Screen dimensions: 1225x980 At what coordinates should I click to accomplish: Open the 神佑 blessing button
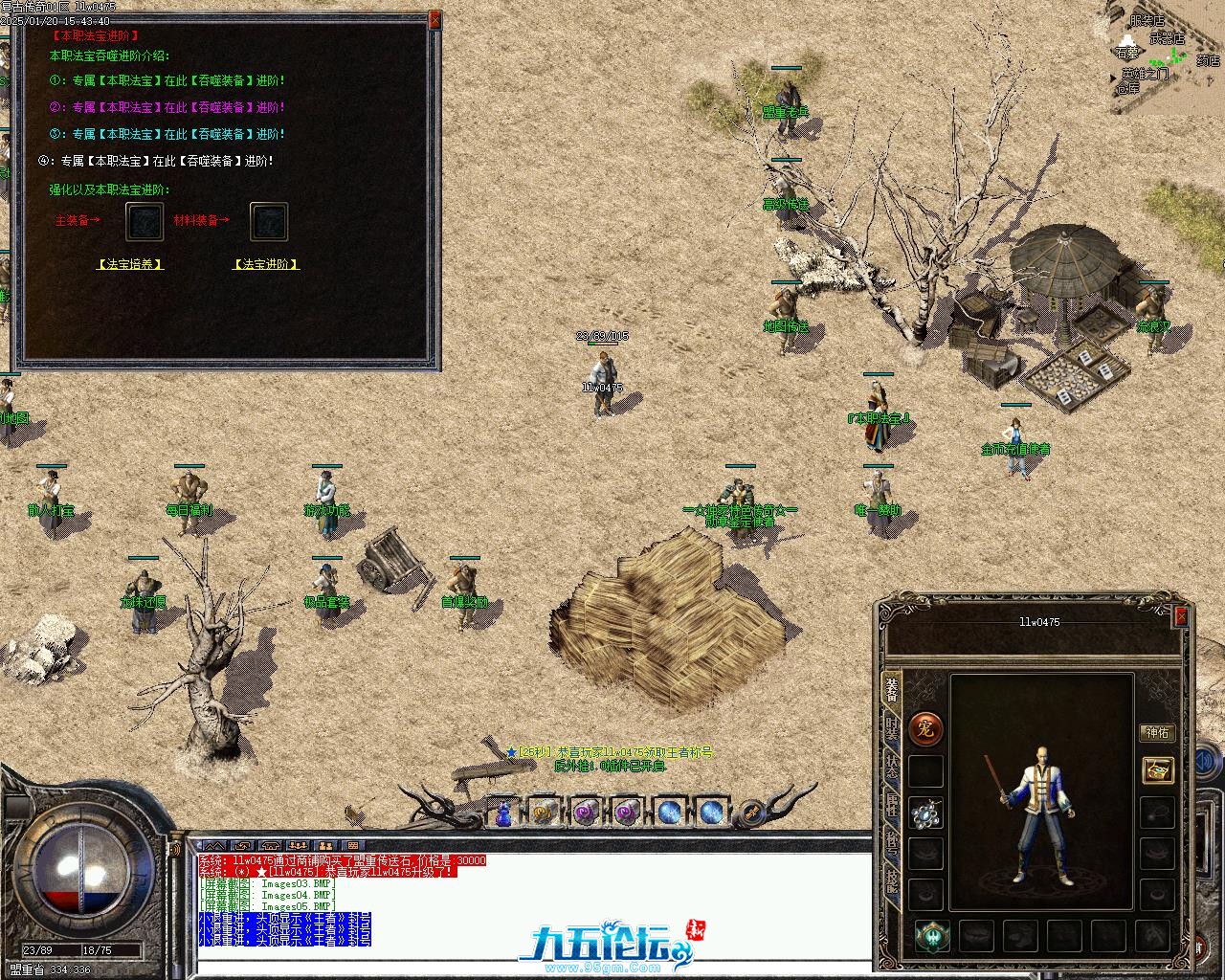[1157, 732]
